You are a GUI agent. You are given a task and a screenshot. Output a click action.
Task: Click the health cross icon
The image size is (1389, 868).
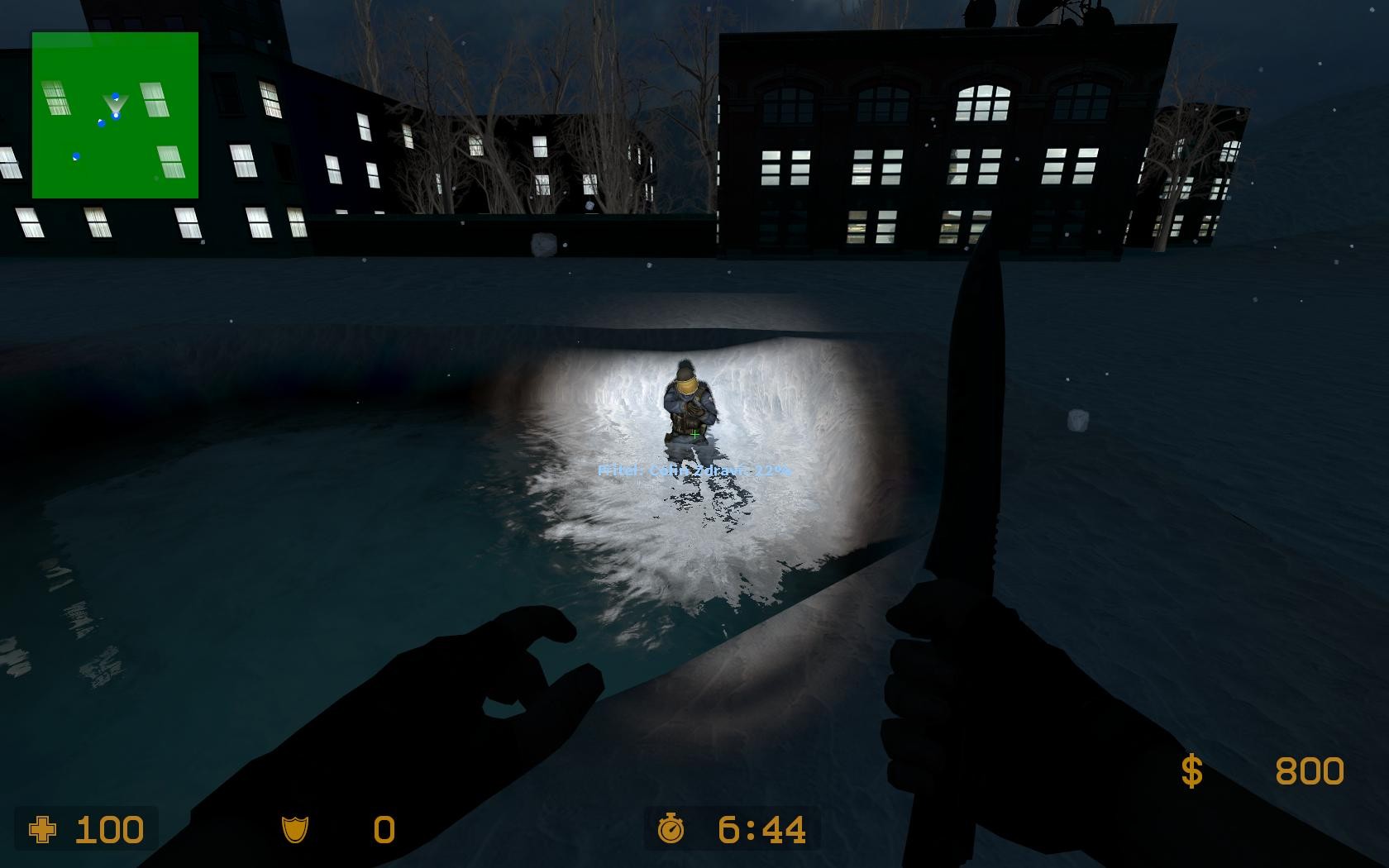coord(43,829)
